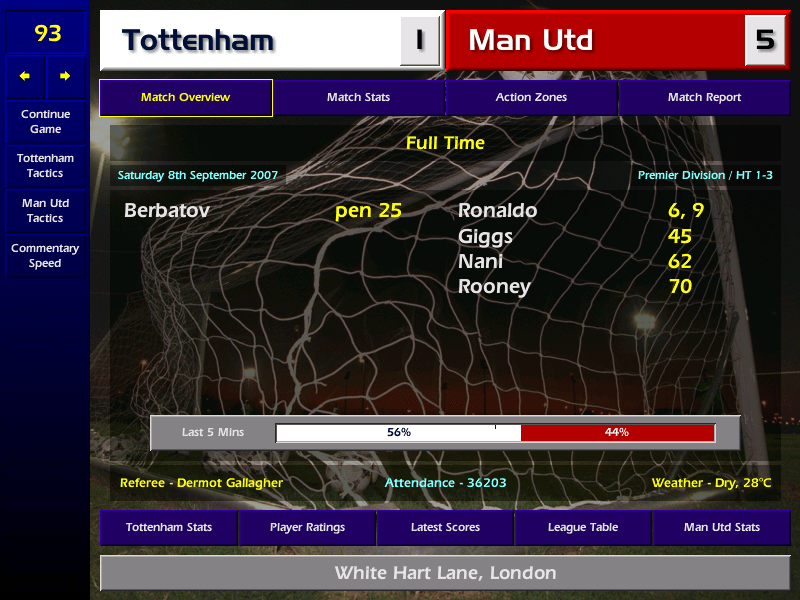Open Tottenham Tactics
The width and height of the screenshot is (800, 600).
[x=45, y=166]
